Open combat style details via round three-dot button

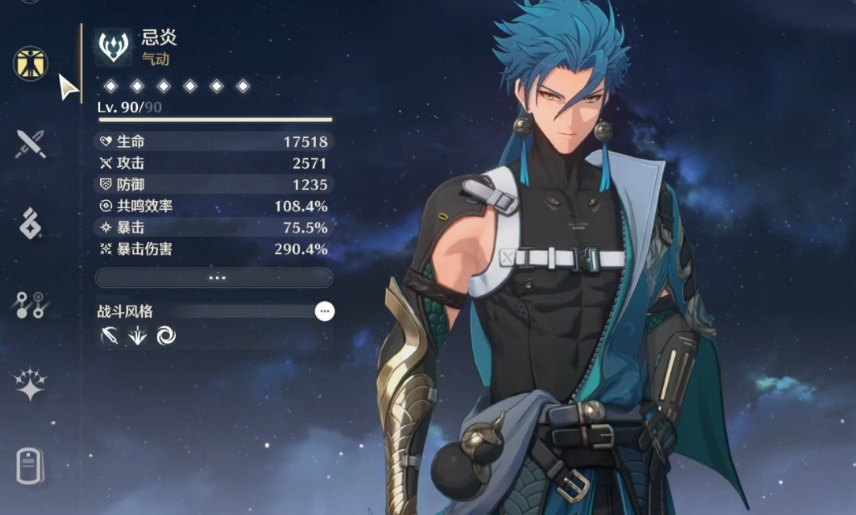click(x=324, y=311)
